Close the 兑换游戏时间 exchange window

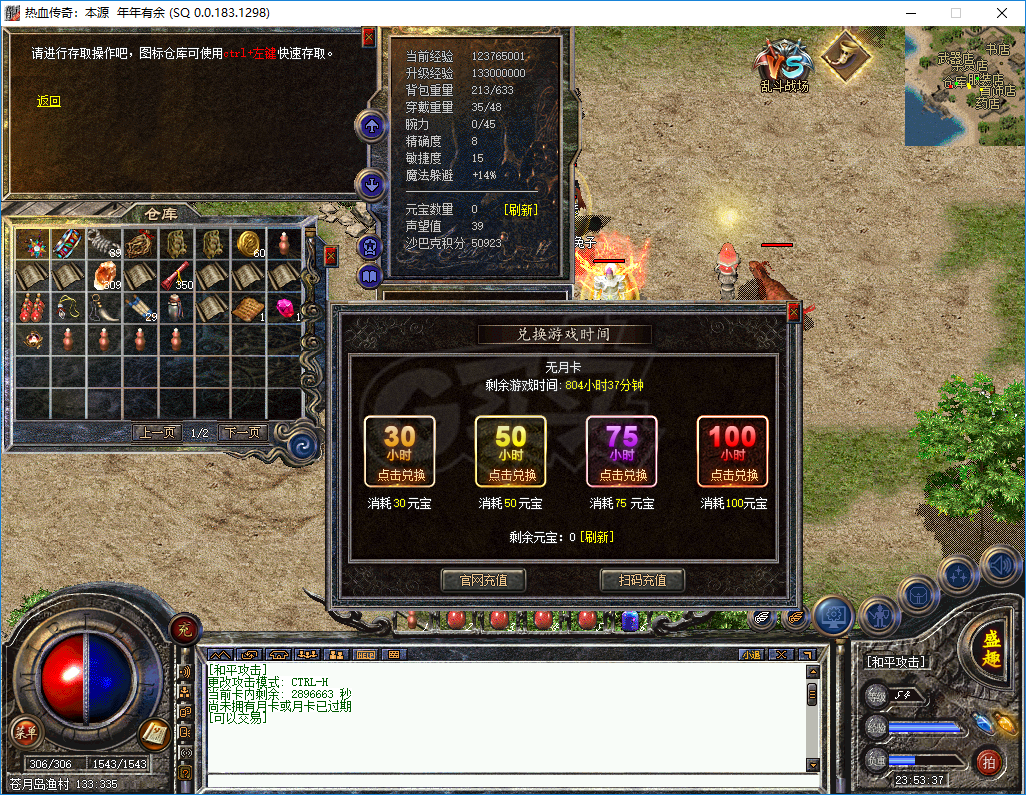tap(794, 311)
